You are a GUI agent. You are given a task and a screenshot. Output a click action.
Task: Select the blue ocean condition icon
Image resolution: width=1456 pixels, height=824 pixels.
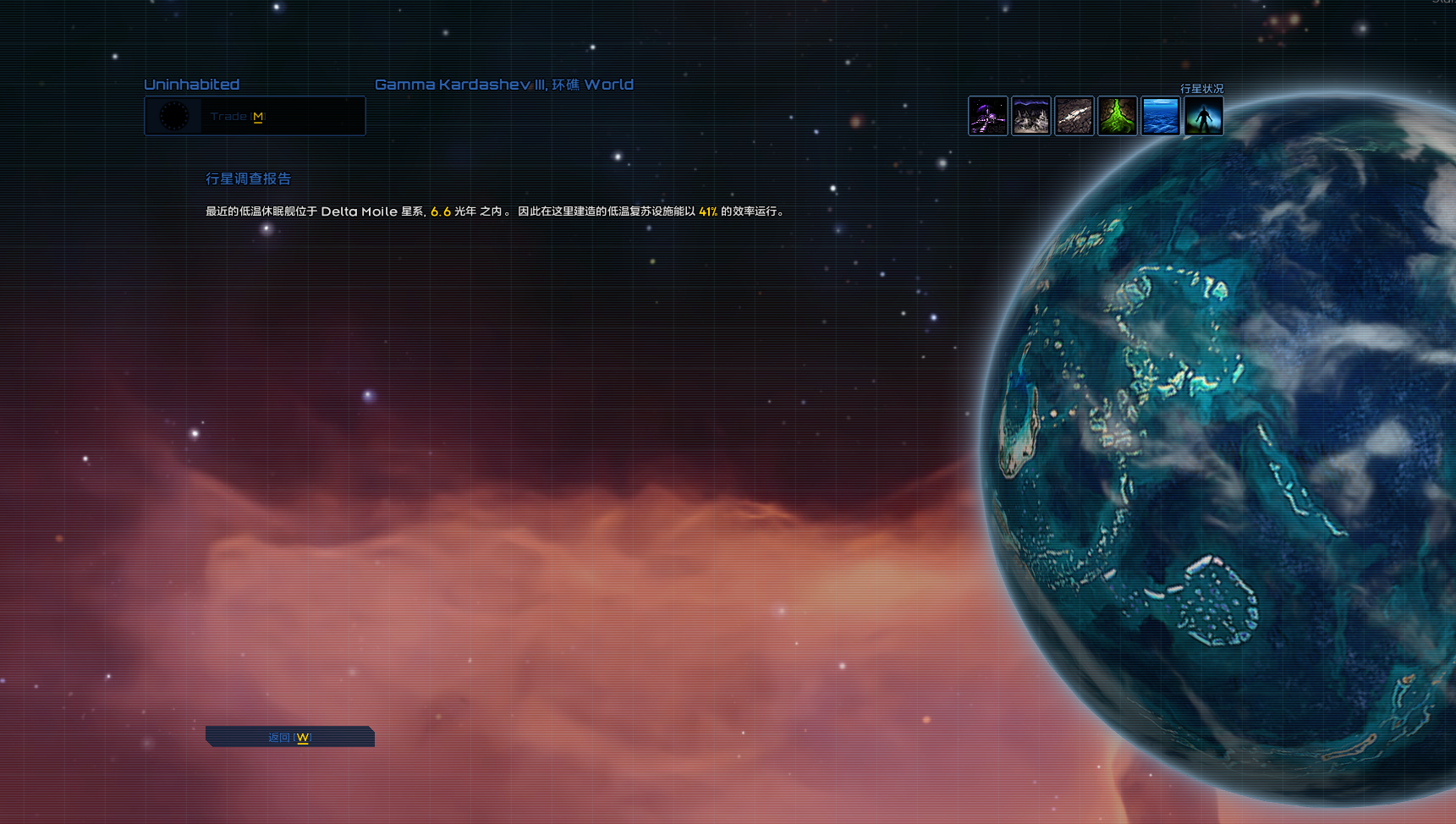[1160, 116]
